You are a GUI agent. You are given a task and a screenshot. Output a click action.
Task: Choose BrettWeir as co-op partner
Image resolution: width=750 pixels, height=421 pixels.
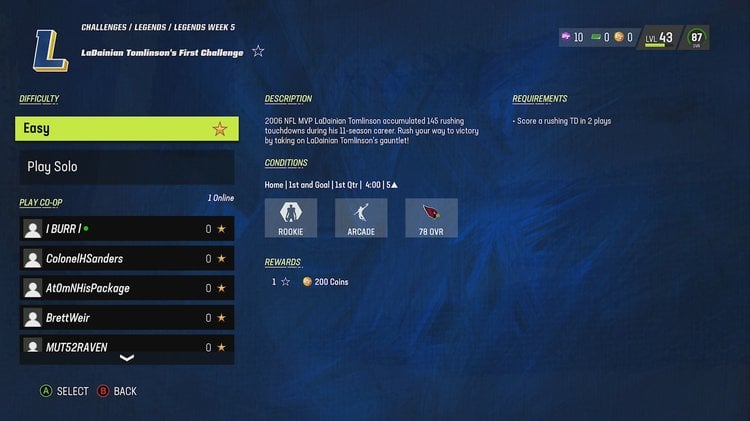126,318
